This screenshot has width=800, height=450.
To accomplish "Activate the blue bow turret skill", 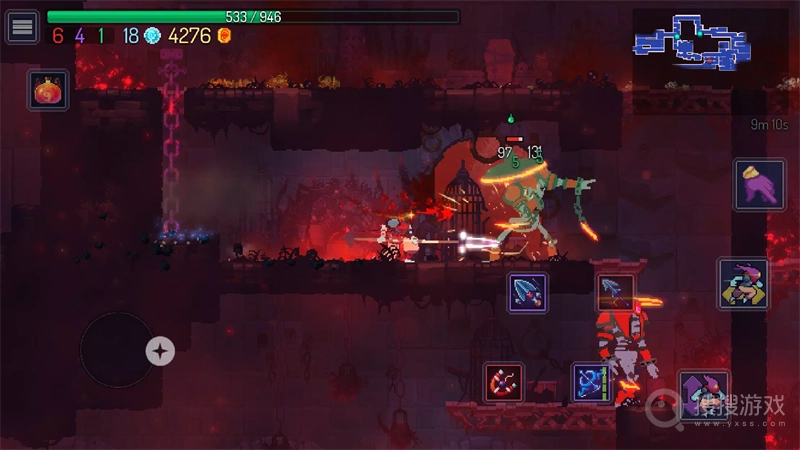I will pos(591,382).
